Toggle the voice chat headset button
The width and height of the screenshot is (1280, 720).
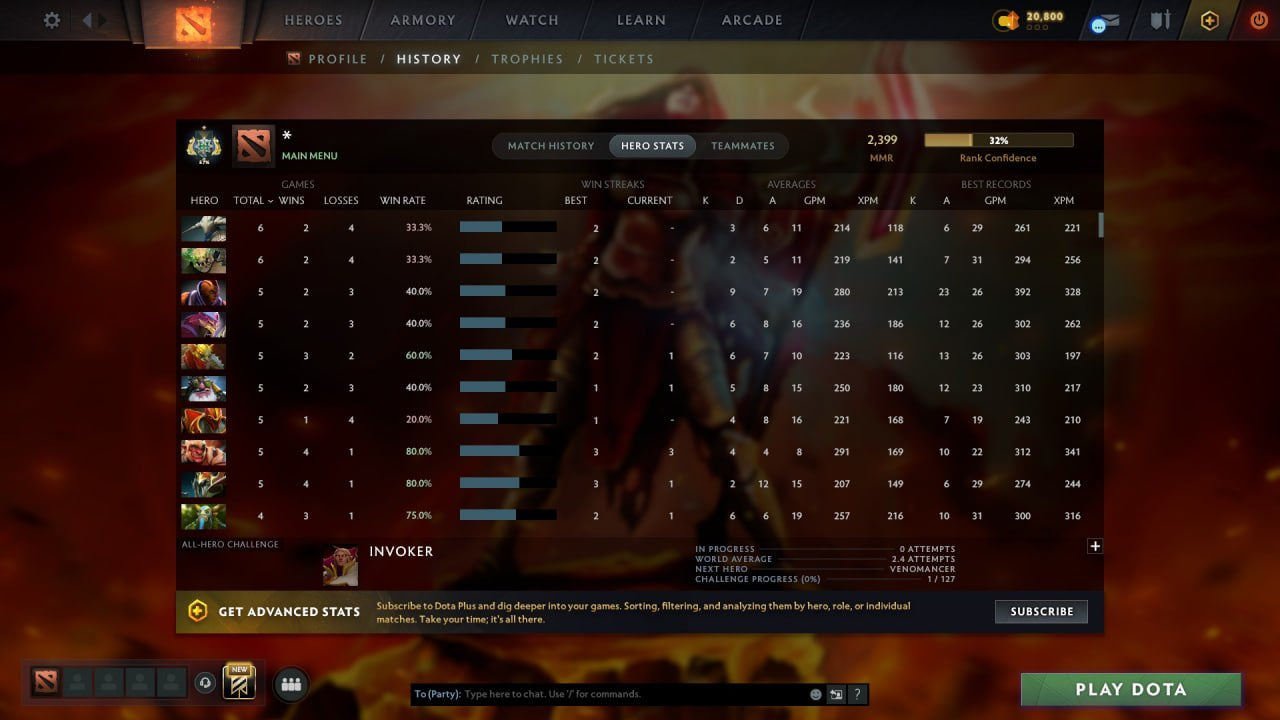point(204,684)
